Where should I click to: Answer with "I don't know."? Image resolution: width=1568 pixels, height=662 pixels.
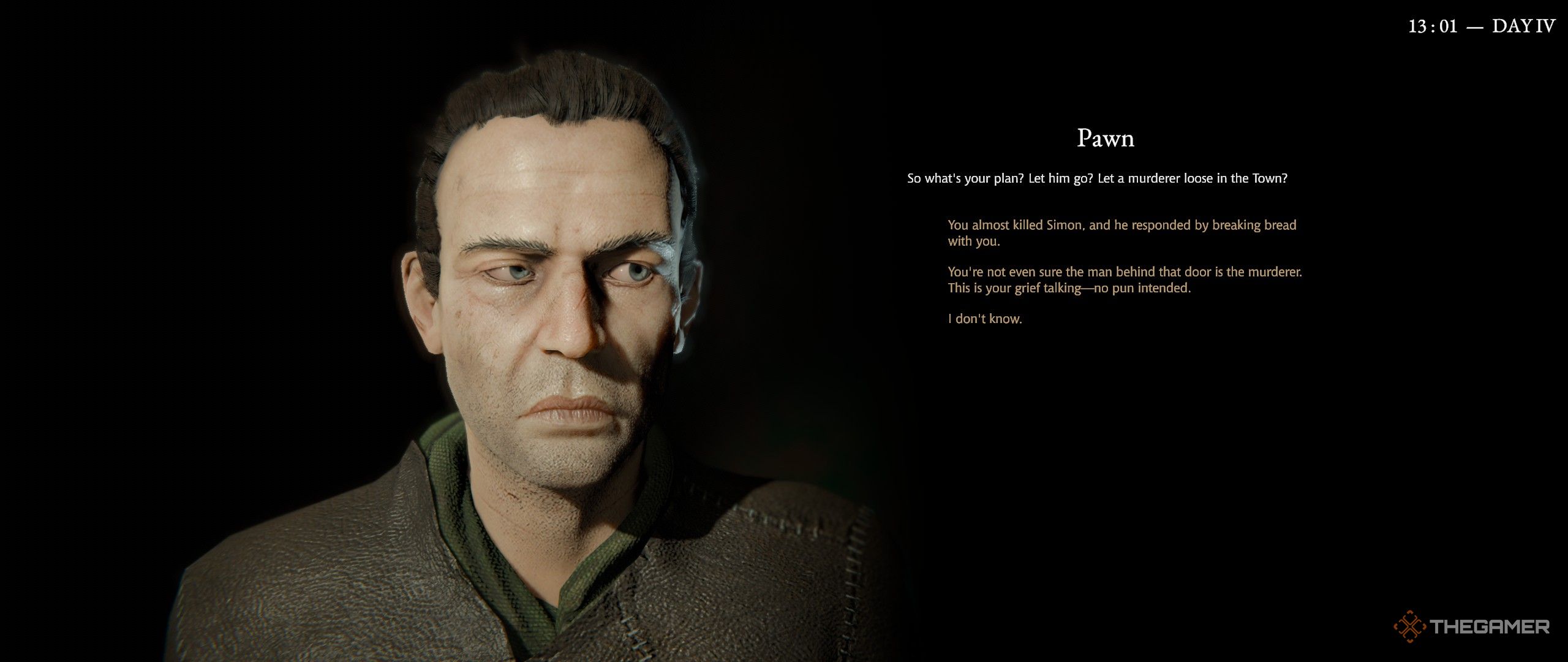[x=985, y=319]
